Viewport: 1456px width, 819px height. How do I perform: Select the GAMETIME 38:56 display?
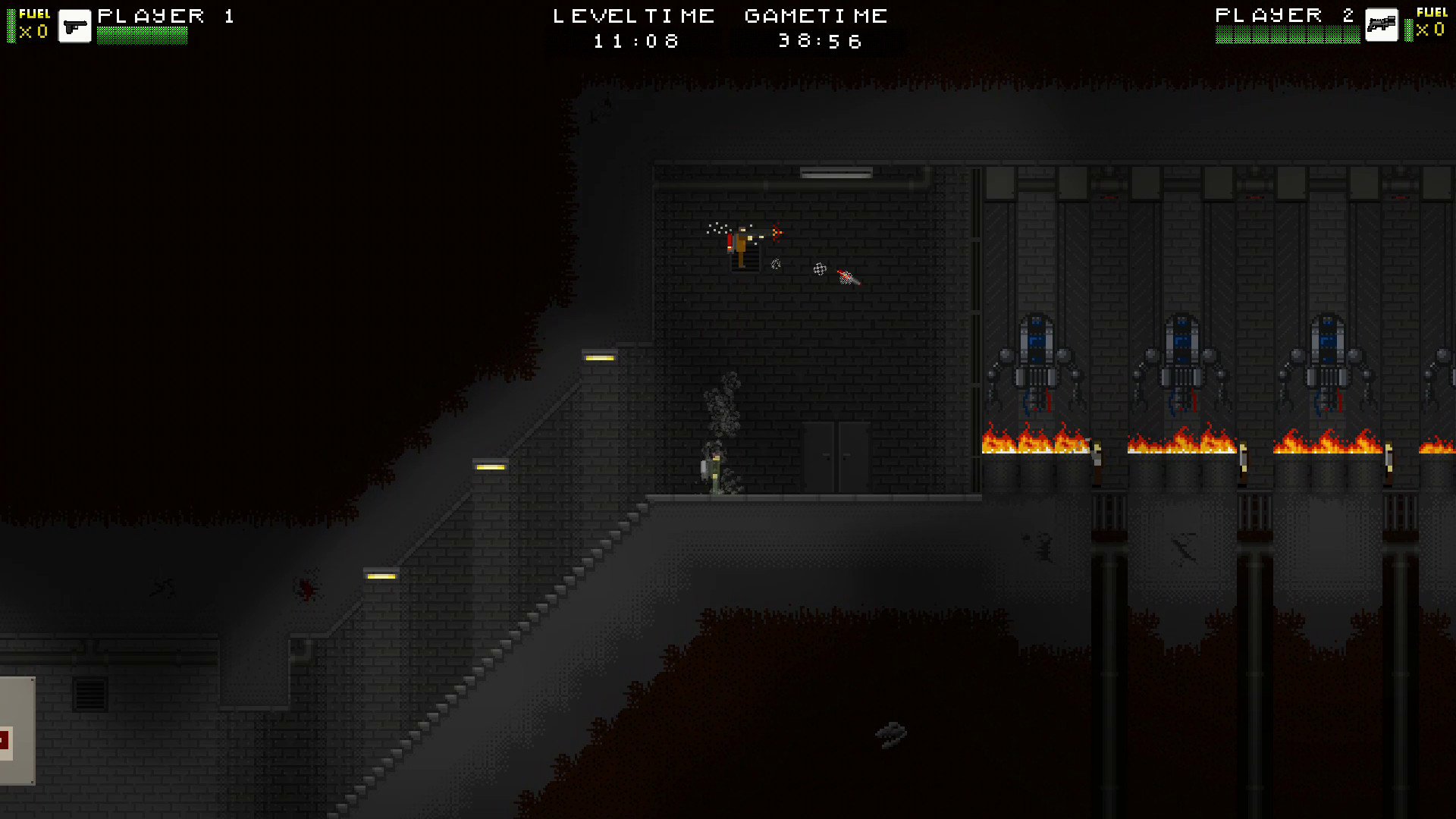click(x=817, y=41)
